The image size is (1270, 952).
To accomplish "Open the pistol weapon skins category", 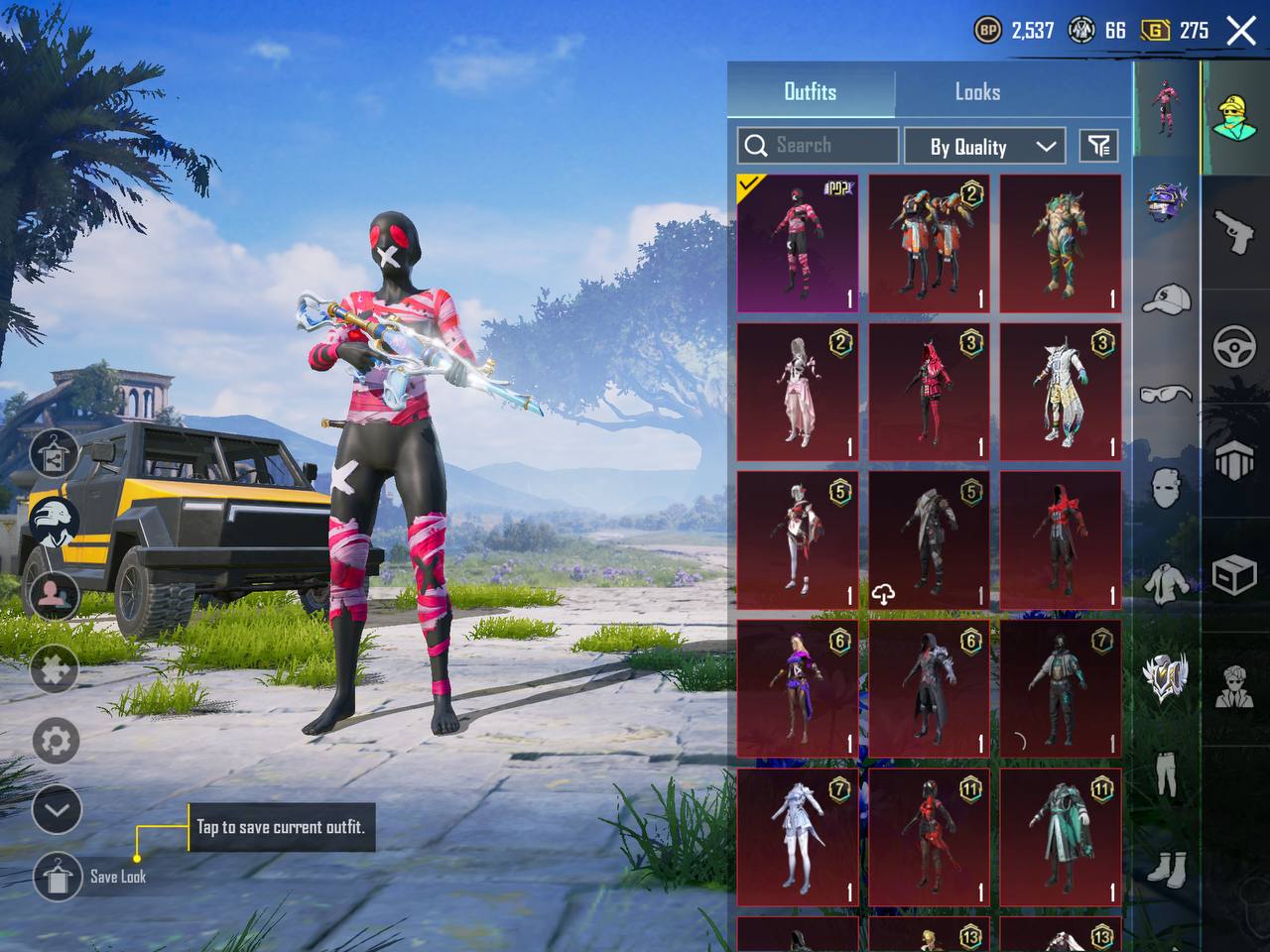I will (1235, 231).
